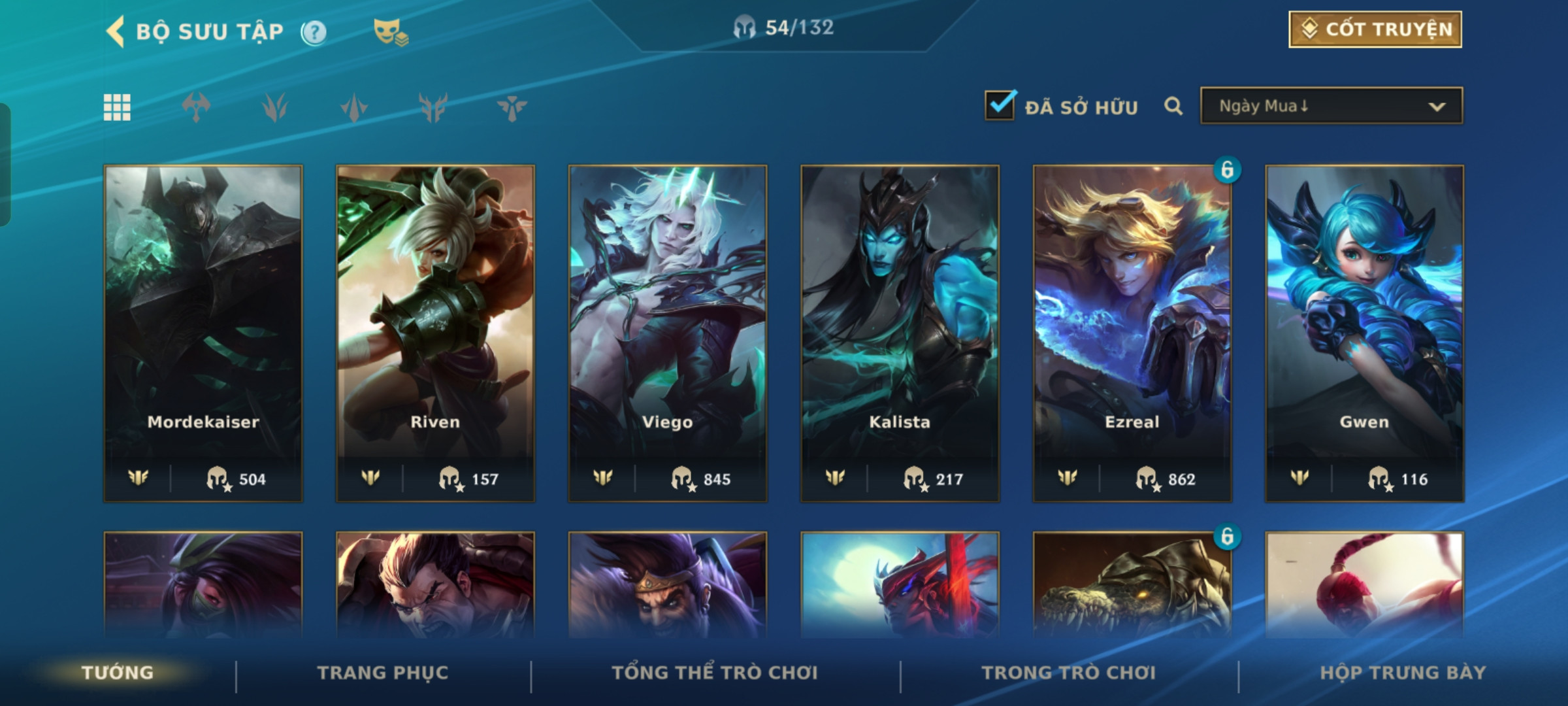
Task: Go back from Bộ Sưu Tập
Action: (x=116, y=31)
